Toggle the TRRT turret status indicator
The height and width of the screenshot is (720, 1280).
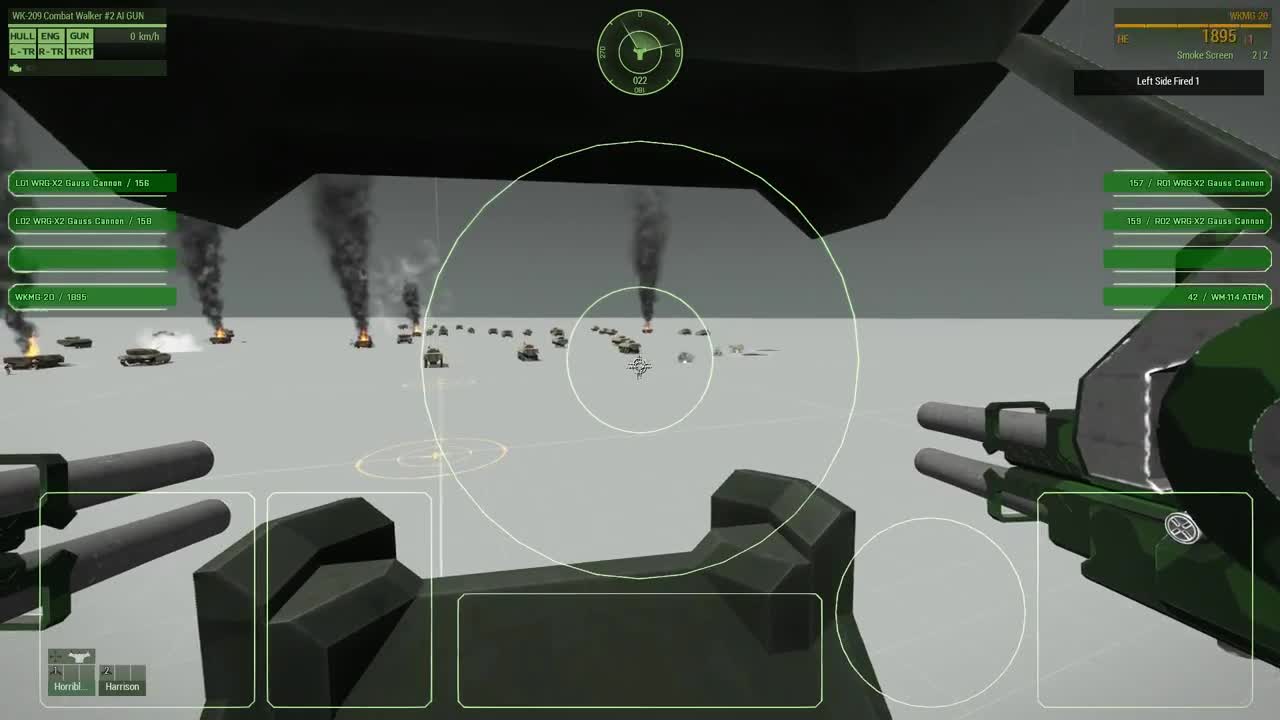(x=79, y=49)
